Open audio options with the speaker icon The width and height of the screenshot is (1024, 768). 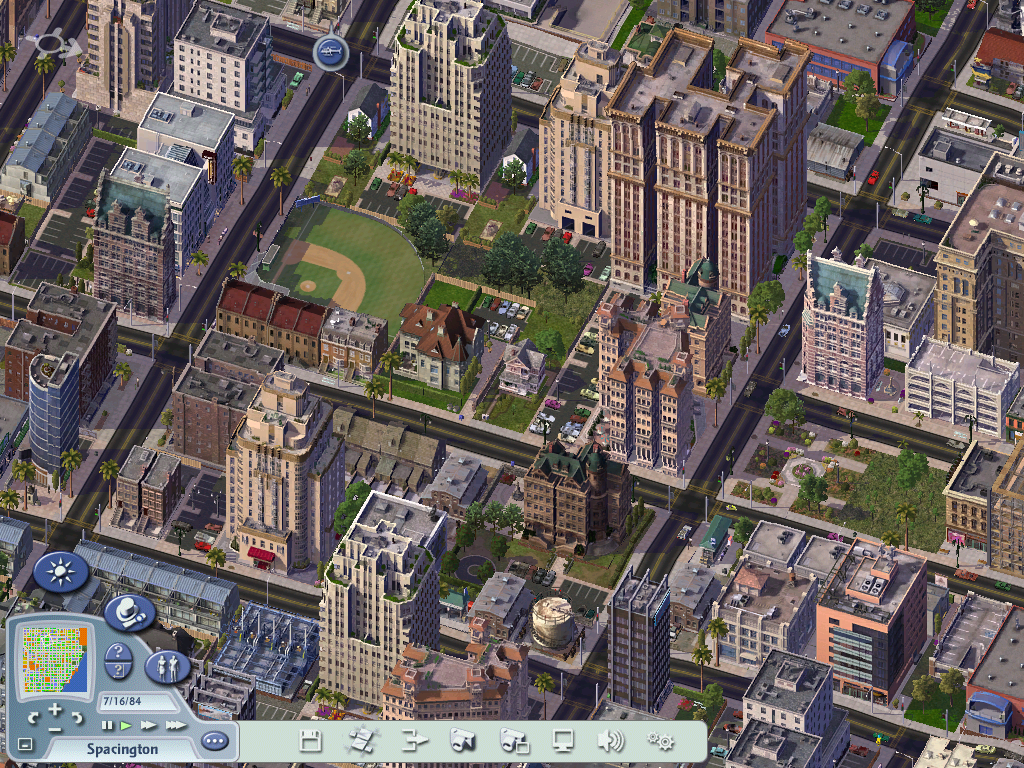point(610,741)
